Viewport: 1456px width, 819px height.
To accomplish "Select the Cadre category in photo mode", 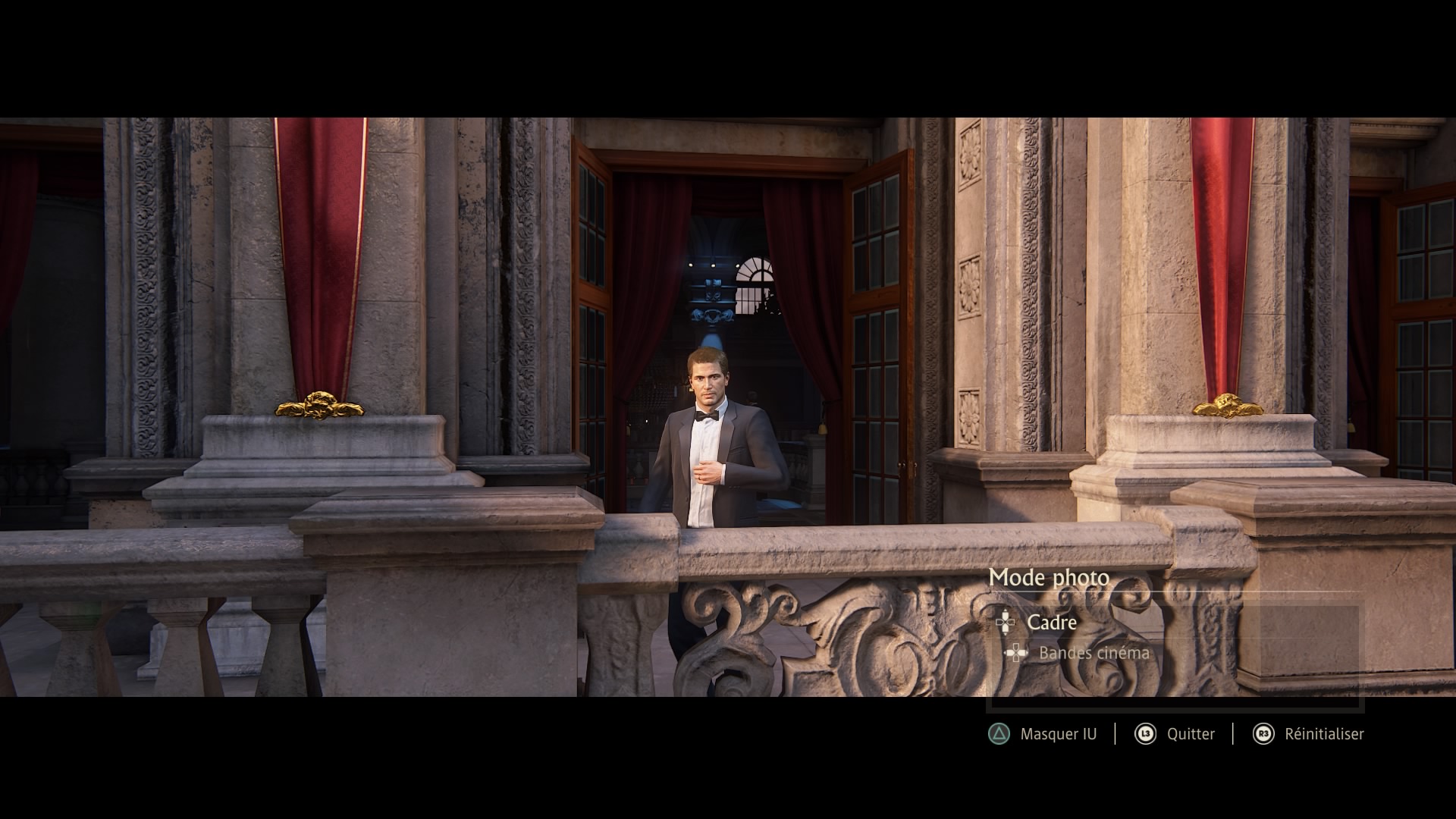I will [1051, 623].
